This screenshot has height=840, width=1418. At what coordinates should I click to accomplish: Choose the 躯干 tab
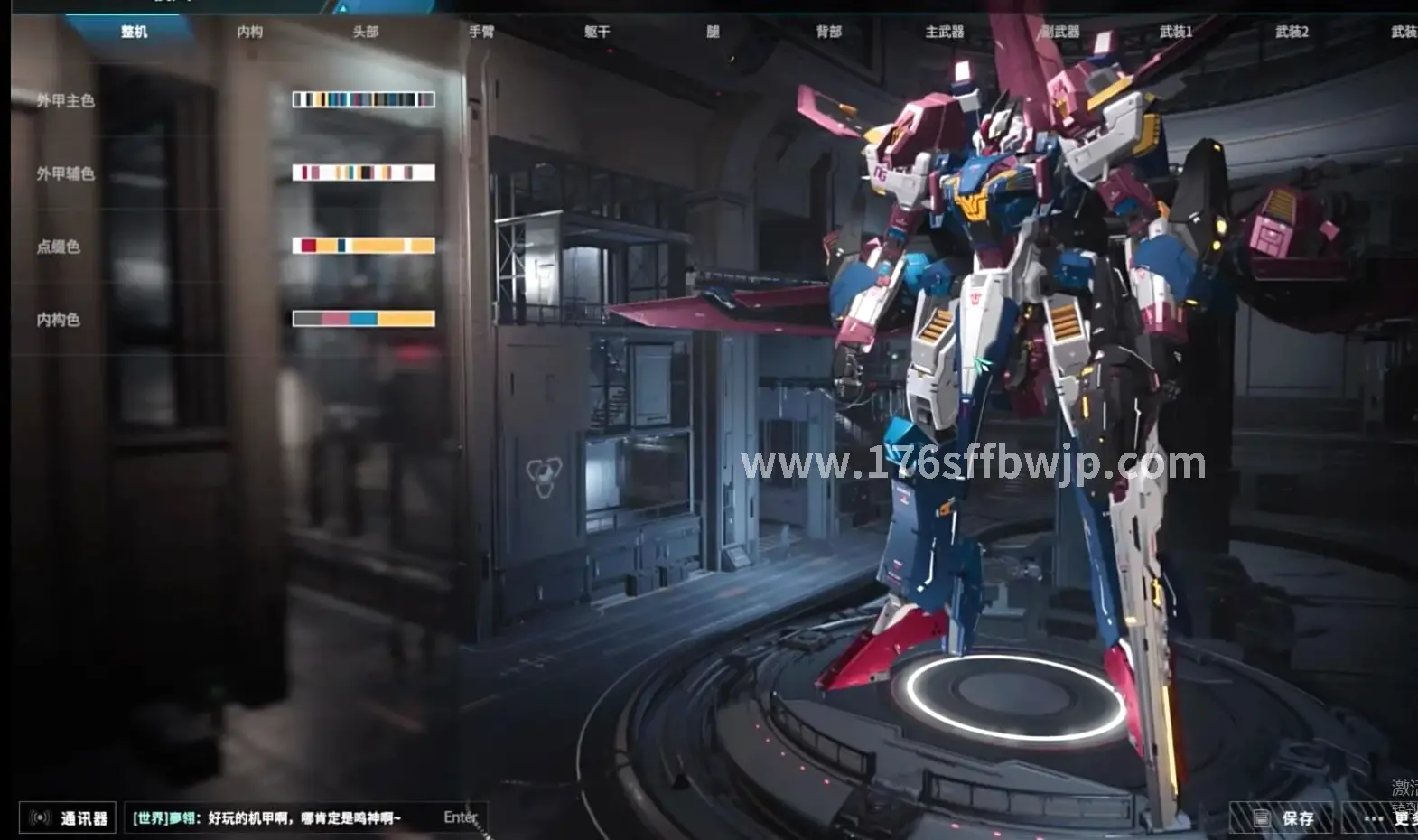tap(597, 32)
